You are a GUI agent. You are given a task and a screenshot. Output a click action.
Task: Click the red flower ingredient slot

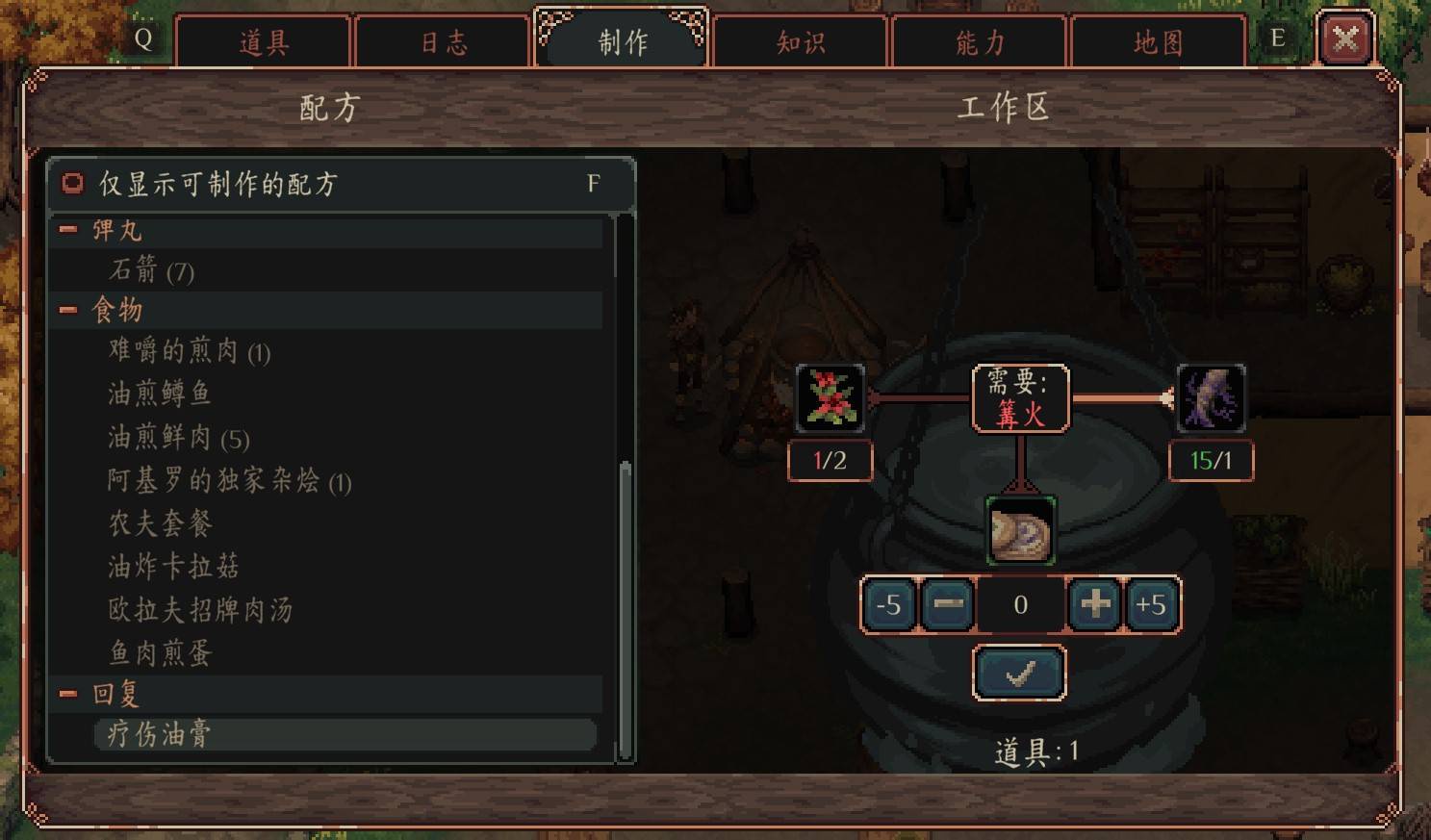(830, 398)
